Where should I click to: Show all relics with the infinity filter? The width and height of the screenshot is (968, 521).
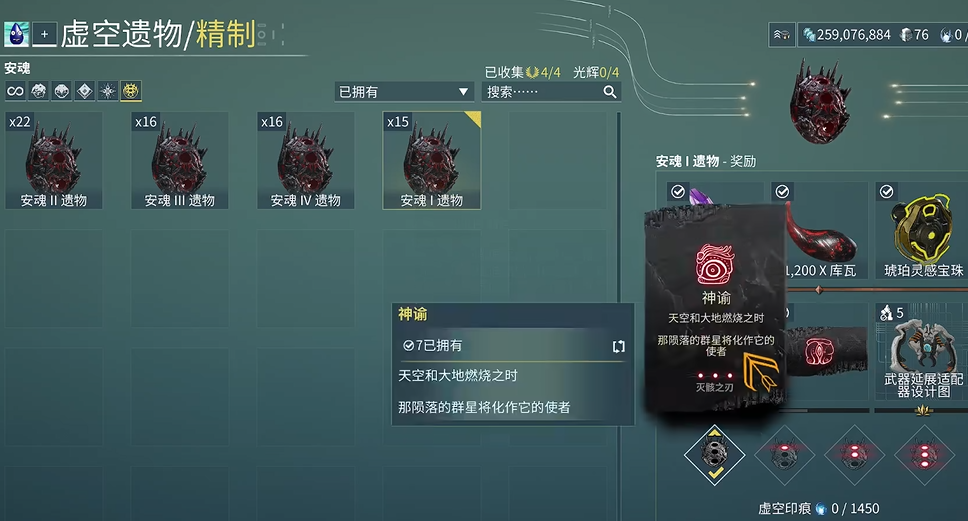15,91
